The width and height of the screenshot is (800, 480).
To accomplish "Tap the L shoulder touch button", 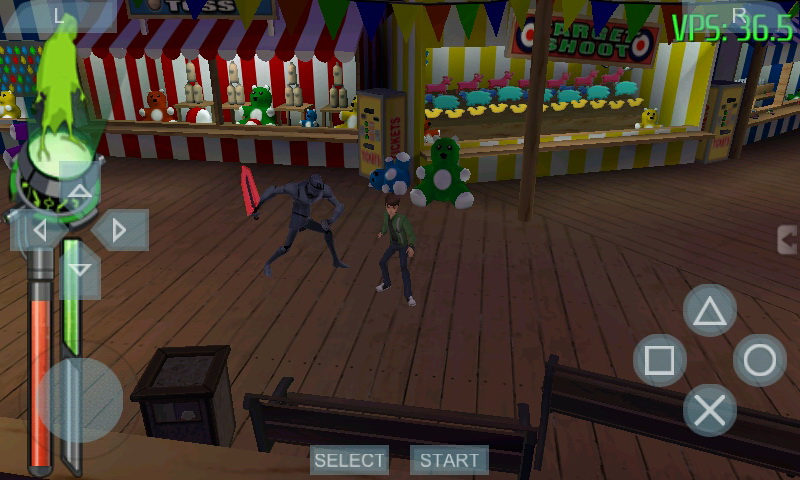I will pos(59,14).
